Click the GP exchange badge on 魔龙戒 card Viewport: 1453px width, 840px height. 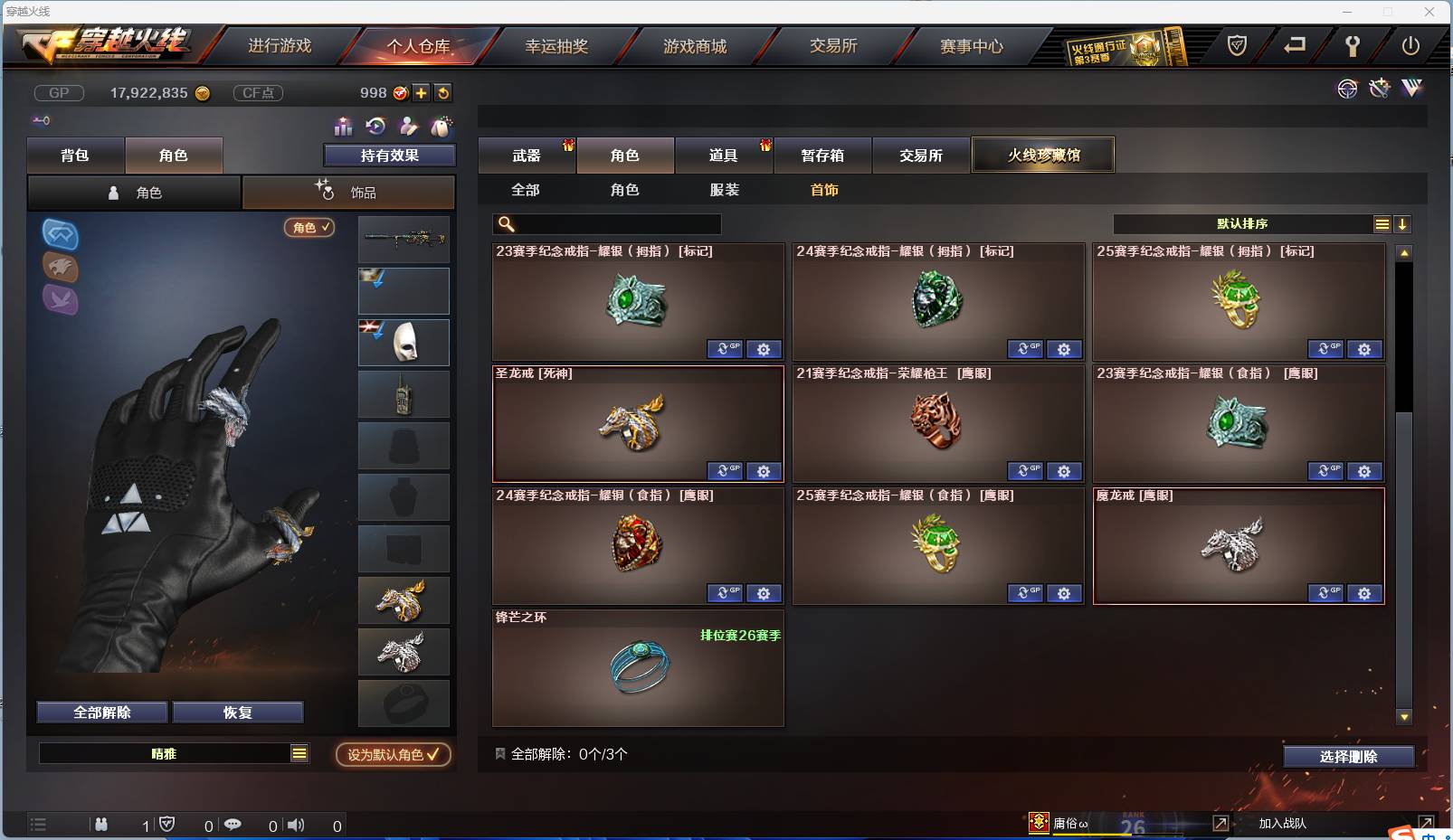[1326, 593]
